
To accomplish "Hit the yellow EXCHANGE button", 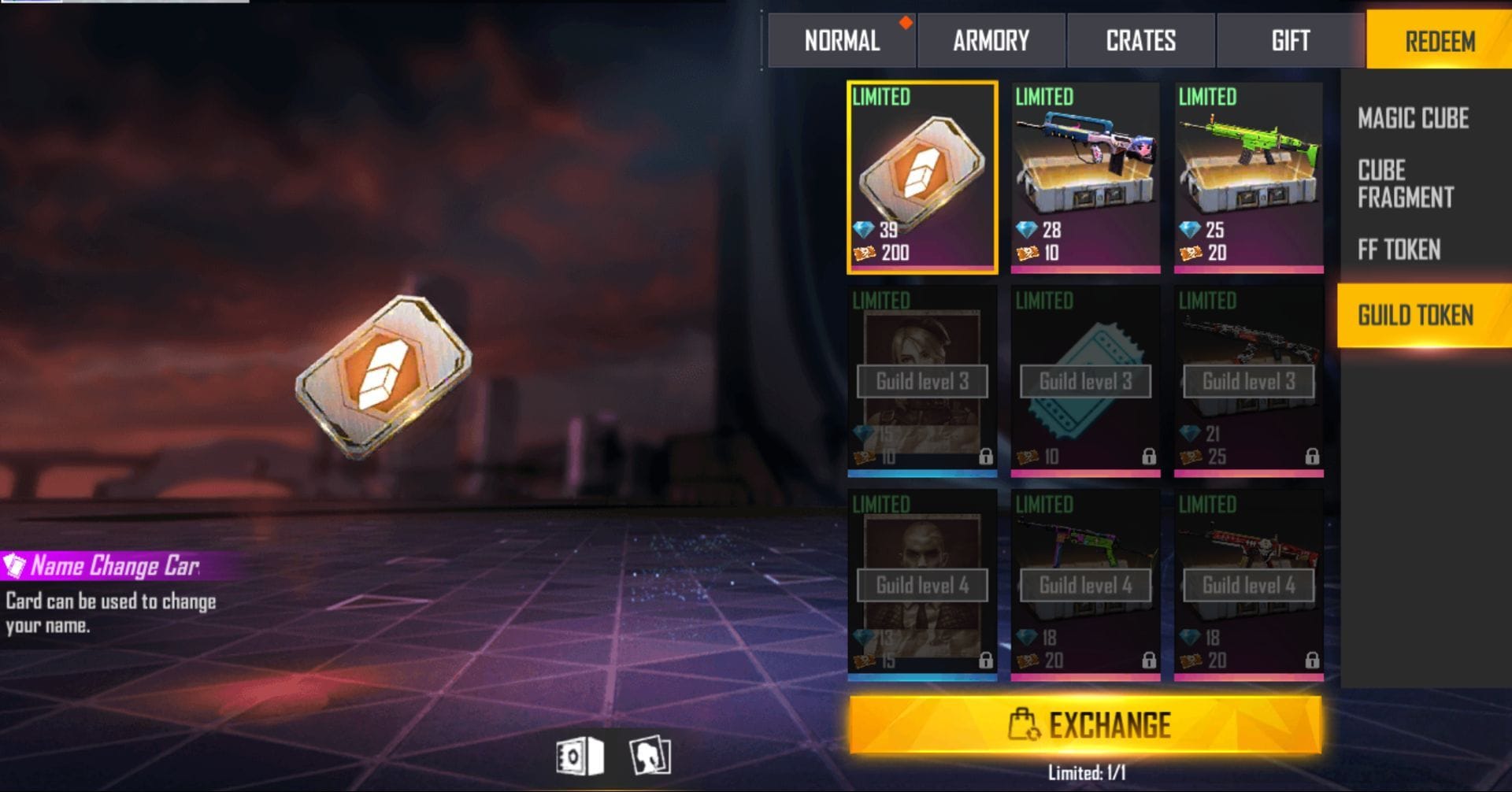I will (1085, 724).
